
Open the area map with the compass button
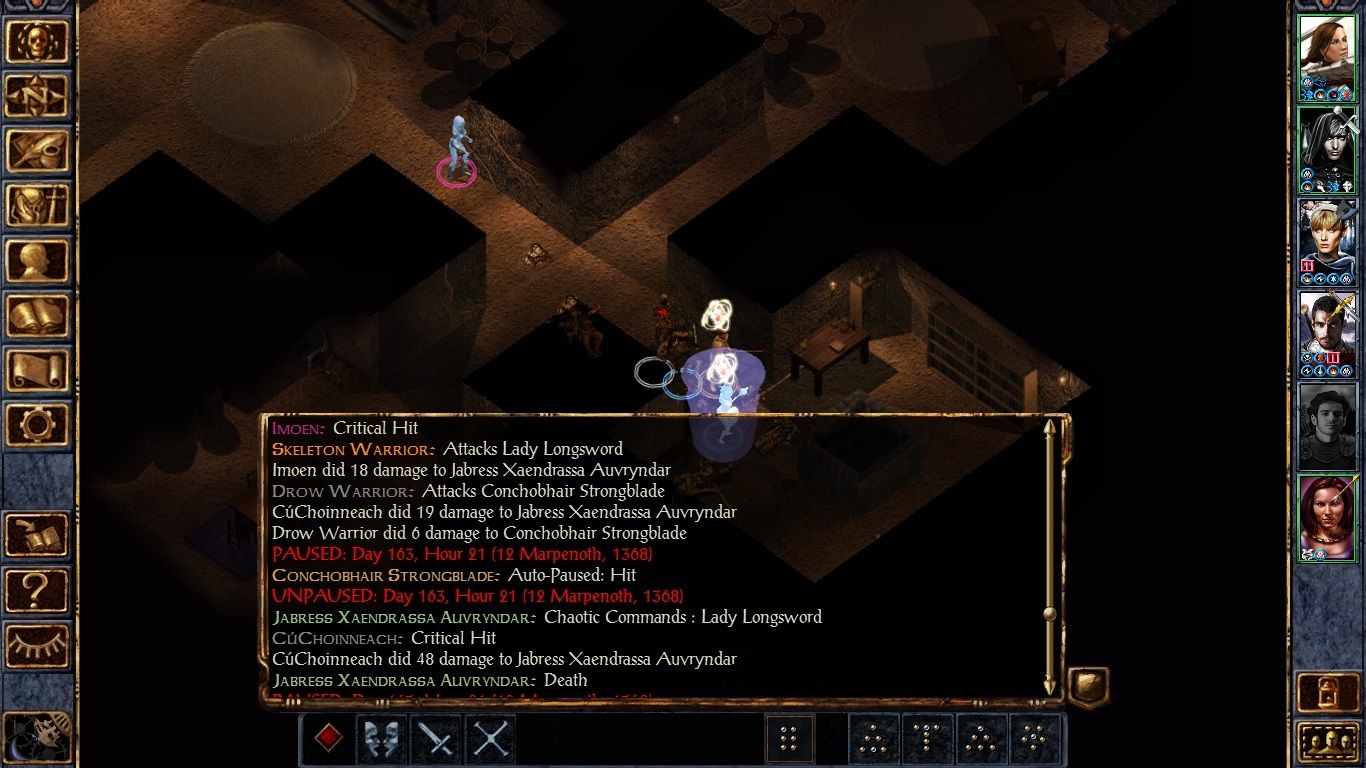38,96
